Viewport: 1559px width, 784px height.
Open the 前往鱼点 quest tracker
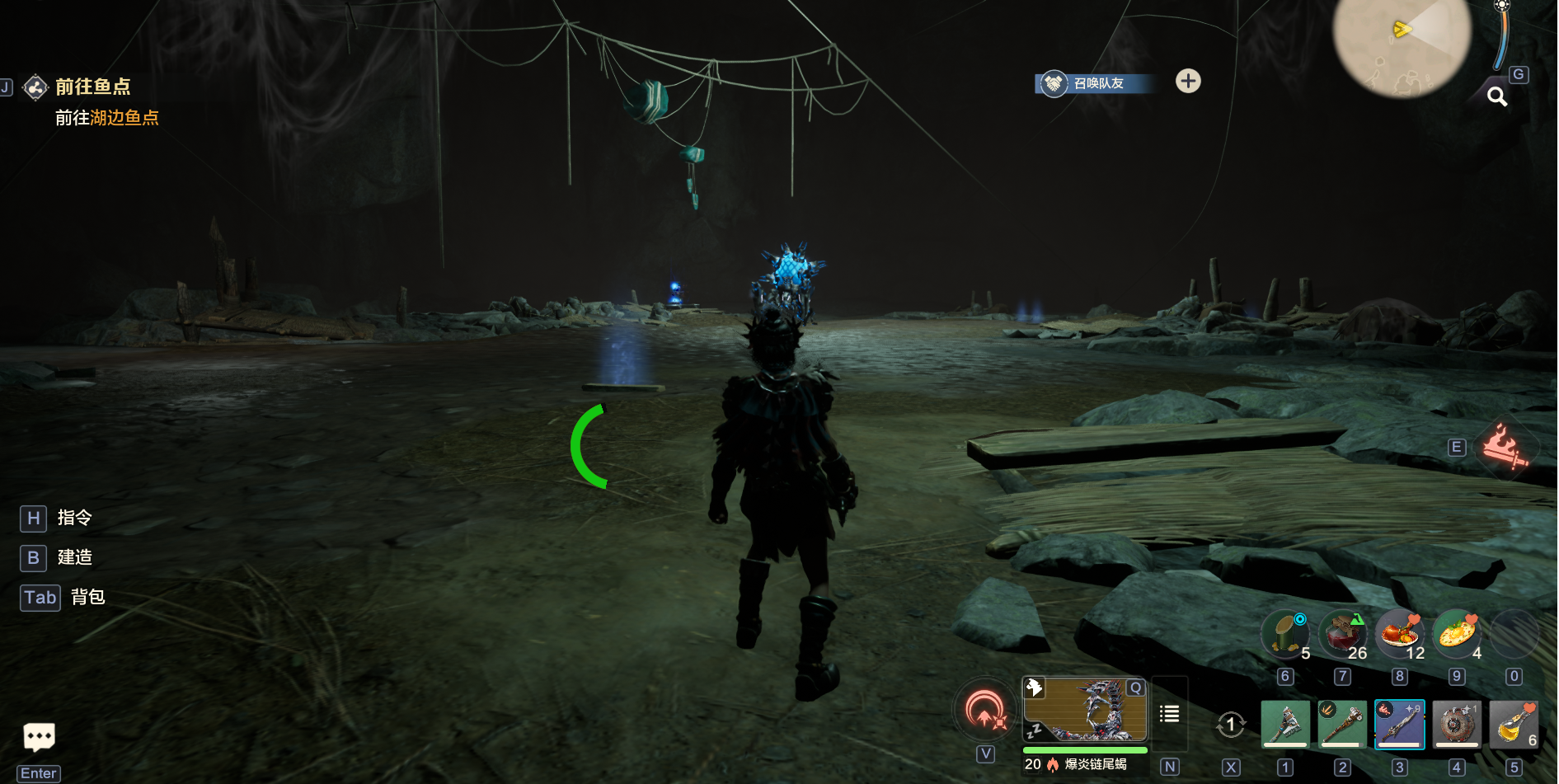pyautogui.click(x=92, y=87)
